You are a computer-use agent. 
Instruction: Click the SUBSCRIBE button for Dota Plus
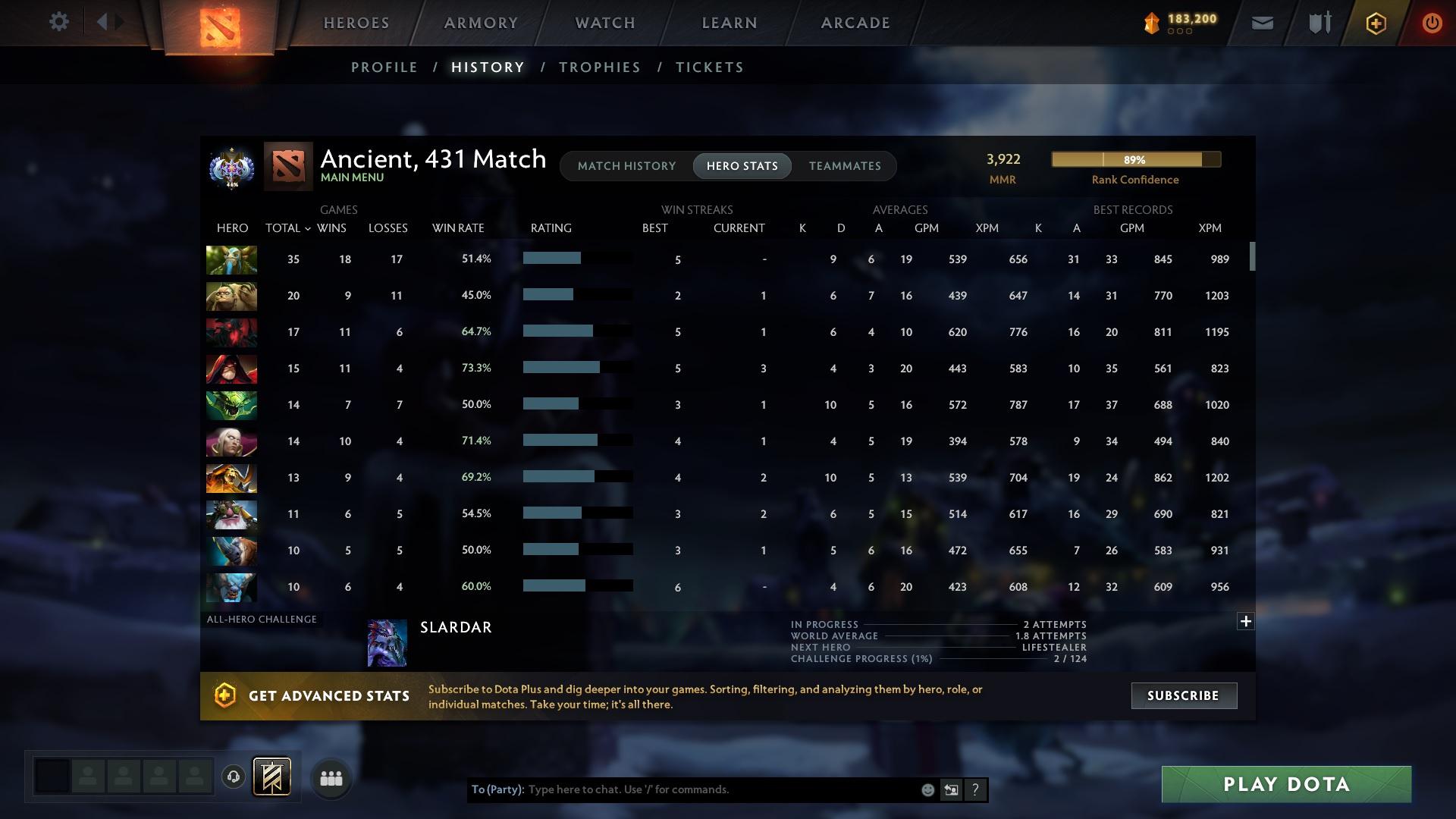click(1183, 695)
